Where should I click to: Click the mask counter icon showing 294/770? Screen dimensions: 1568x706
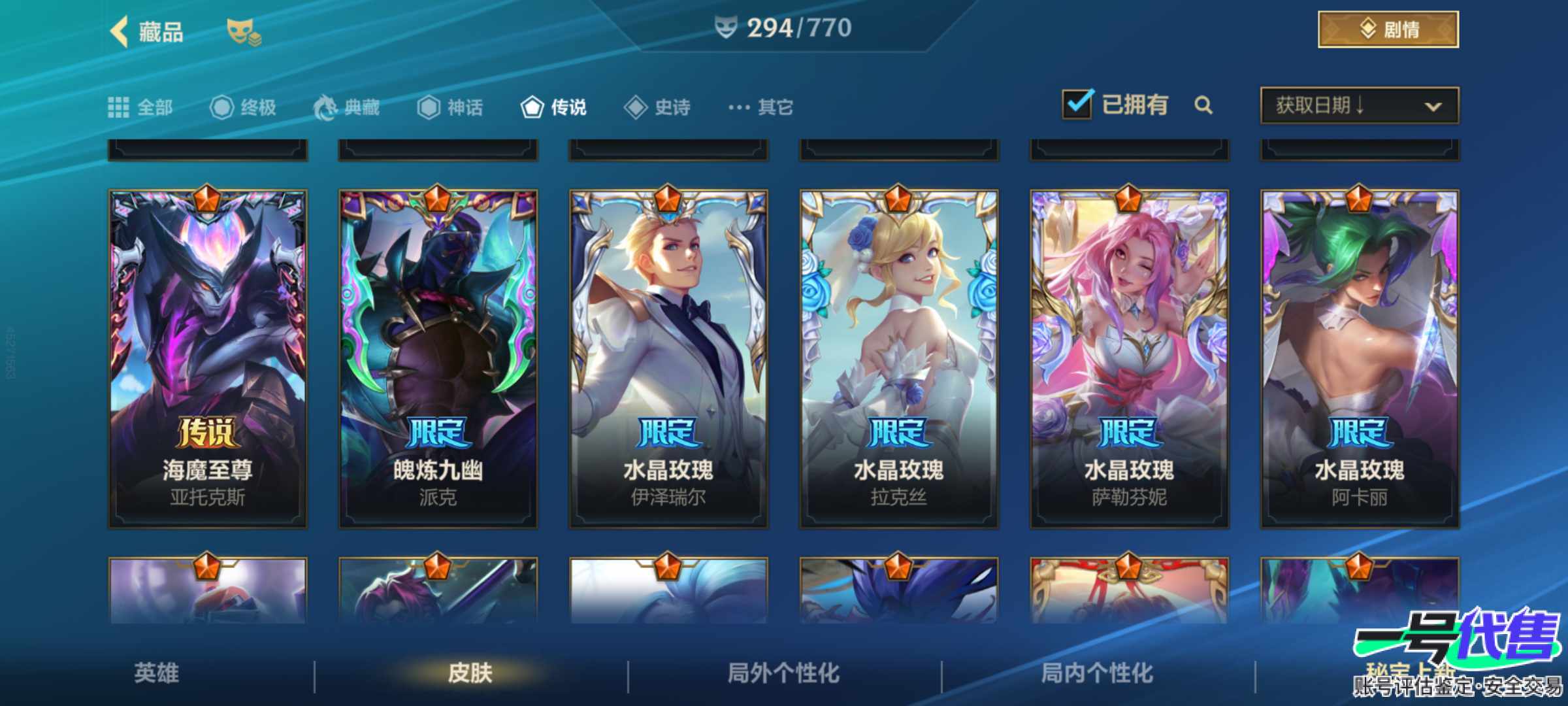pos(725,29)
